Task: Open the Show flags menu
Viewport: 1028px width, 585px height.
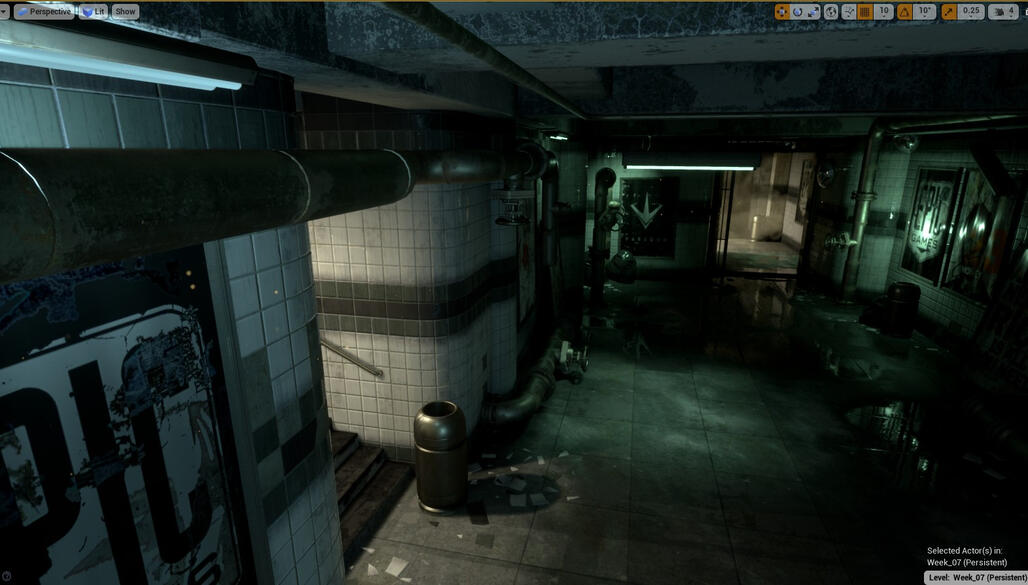Action: [x=125, y=12]
